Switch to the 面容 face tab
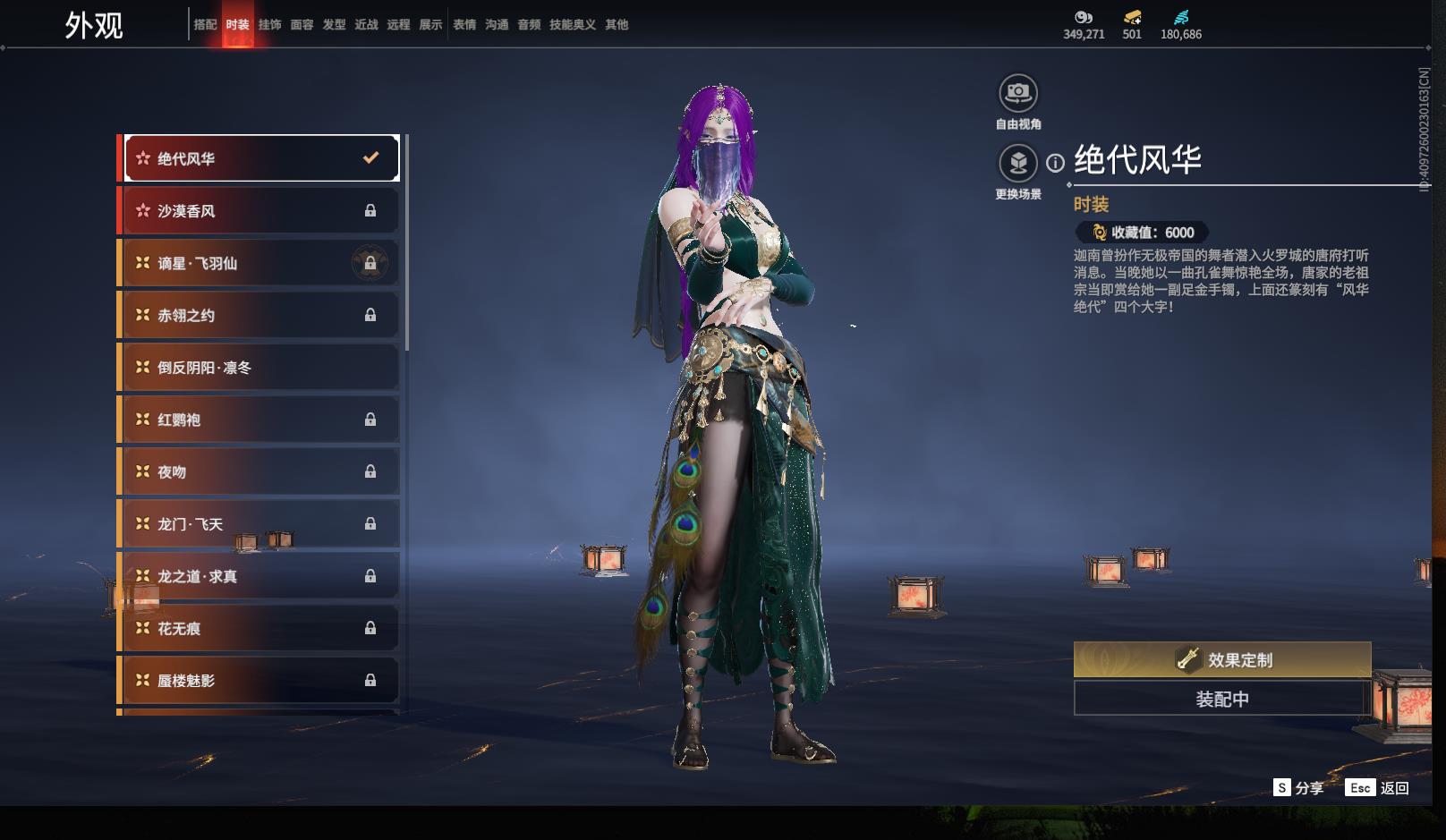Screen dimensions: 1446x840 (302, 25)
